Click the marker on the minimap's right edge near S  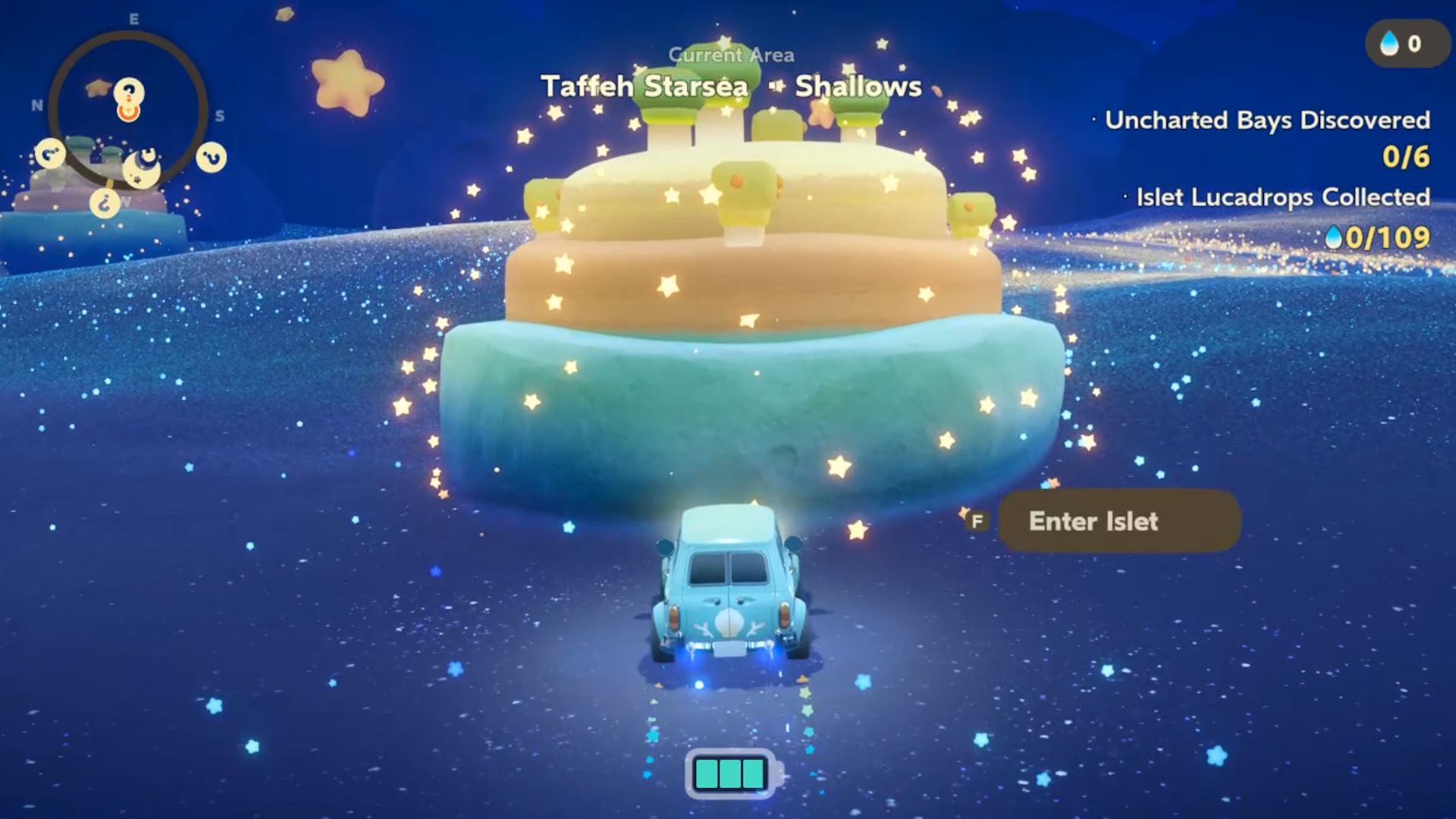[x=210, y=157]
